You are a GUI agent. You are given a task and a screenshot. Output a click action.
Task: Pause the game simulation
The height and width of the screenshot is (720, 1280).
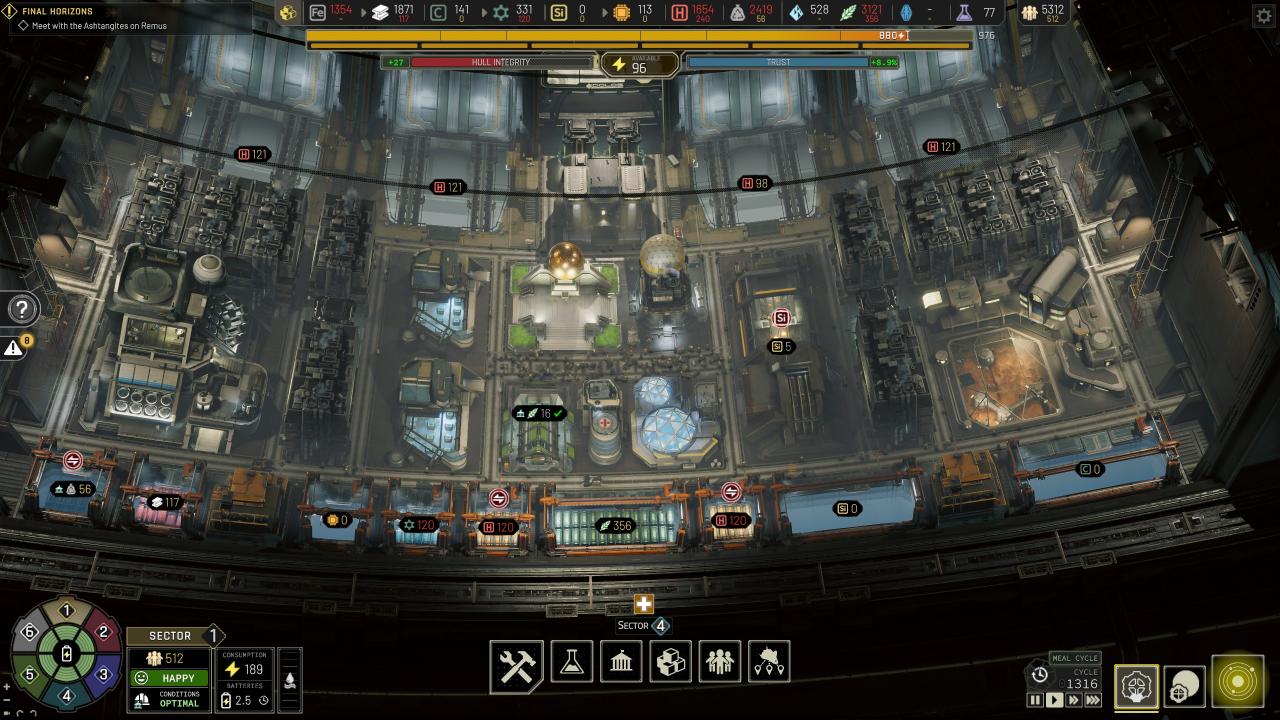pos(1035,701)
